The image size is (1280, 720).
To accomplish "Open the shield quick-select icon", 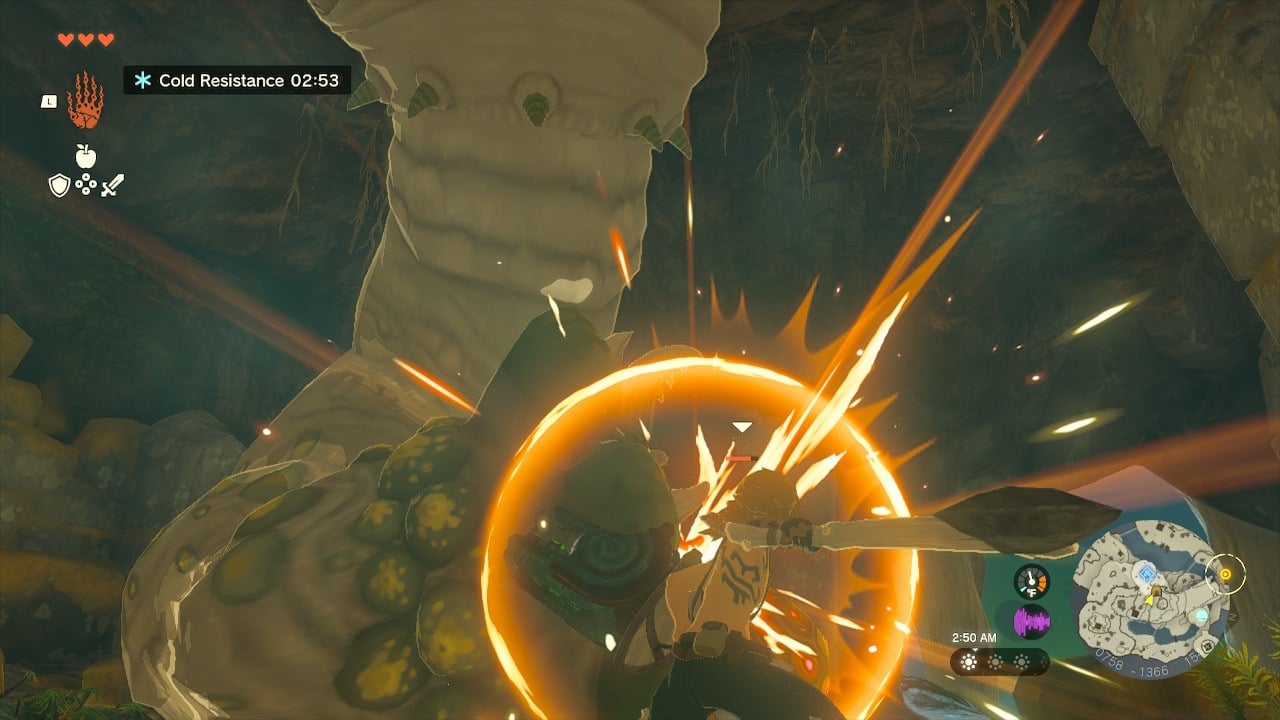I will pos(59,185).
